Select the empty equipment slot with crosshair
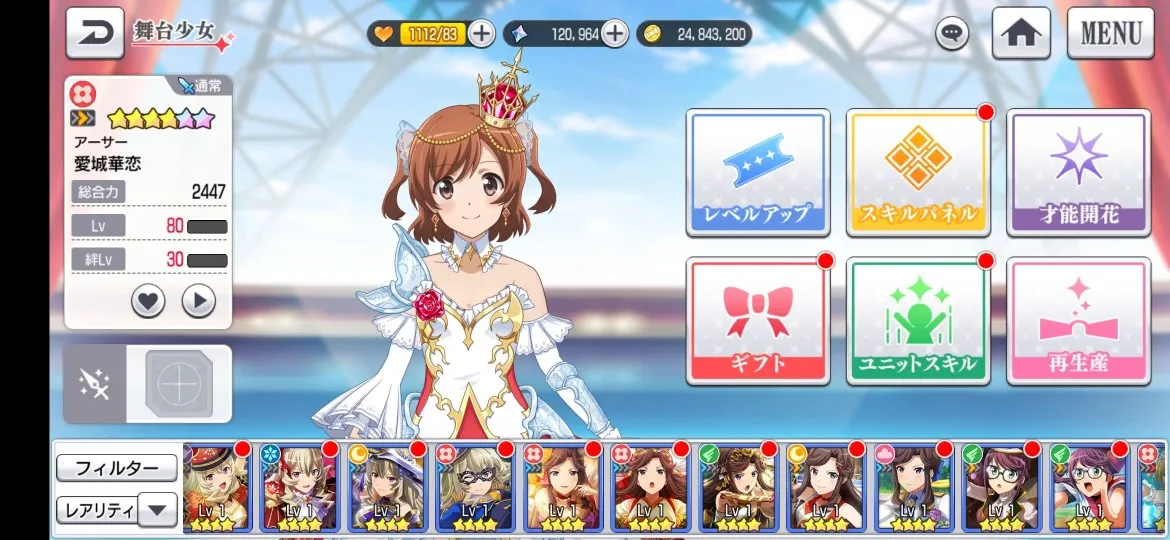 [179, 384]
